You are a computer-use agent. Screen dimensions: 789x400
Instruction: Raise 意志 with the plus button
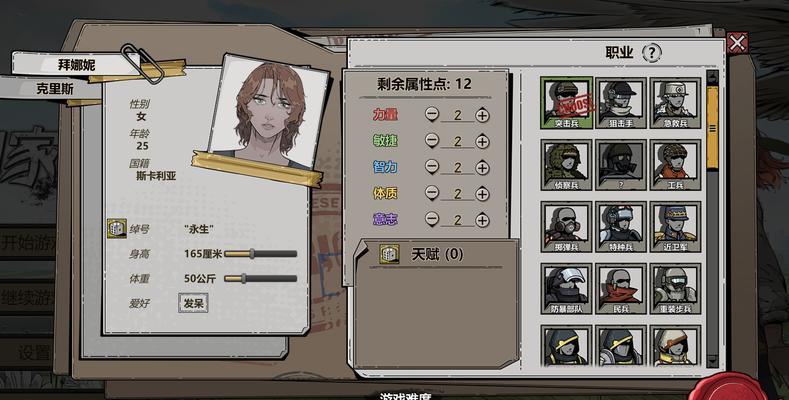482,219
